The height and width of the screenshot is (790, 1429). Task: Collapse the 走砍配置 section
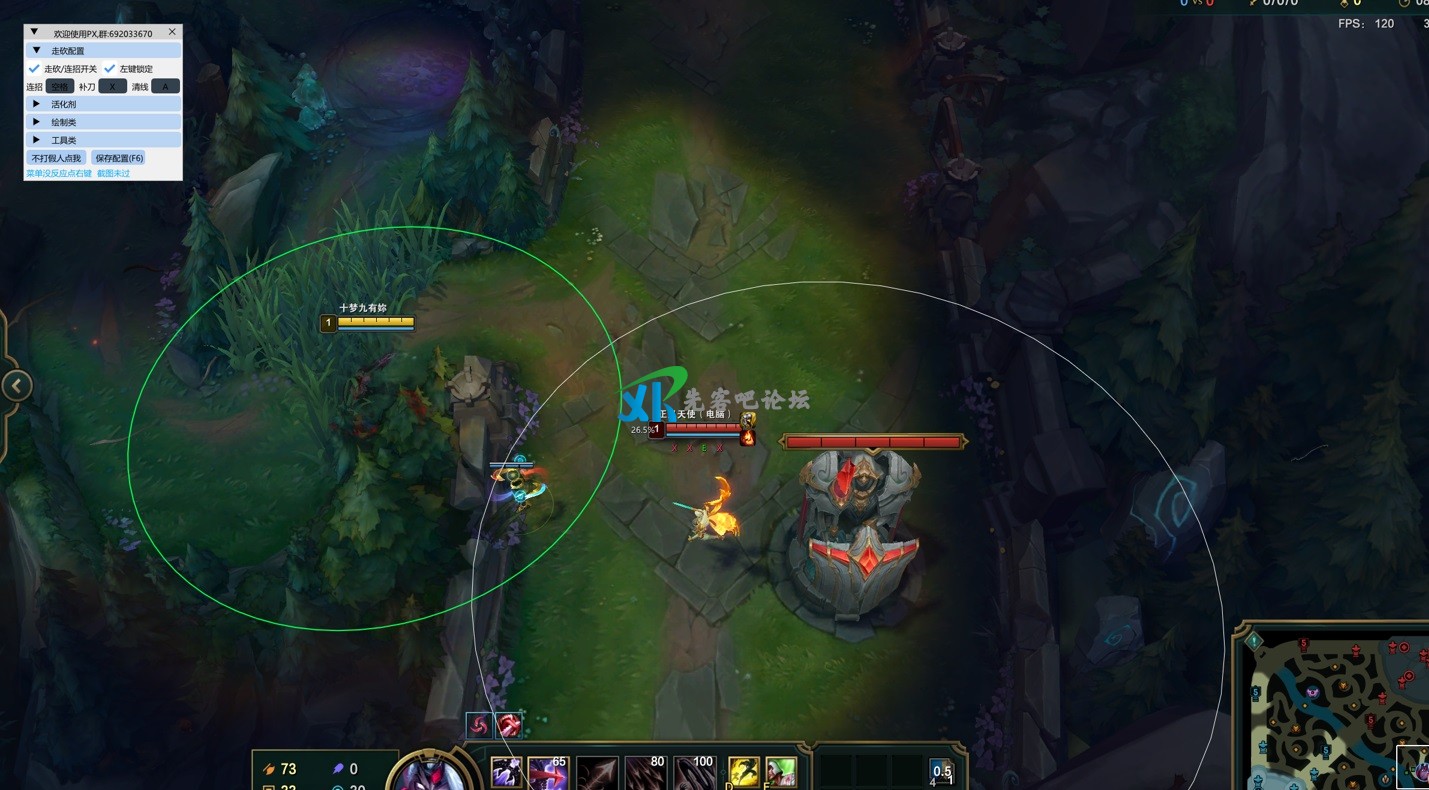37,50
